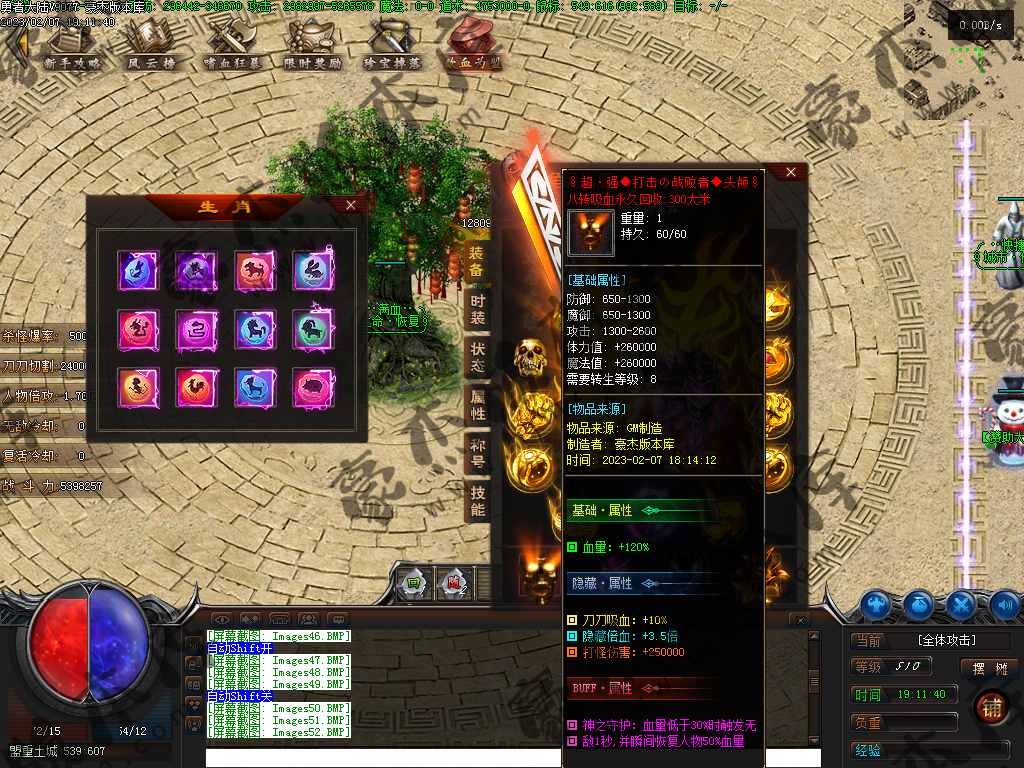Switch to the 技能 skills tab
This screenshot has height=768, width=1024.
[x=477, y=501]
